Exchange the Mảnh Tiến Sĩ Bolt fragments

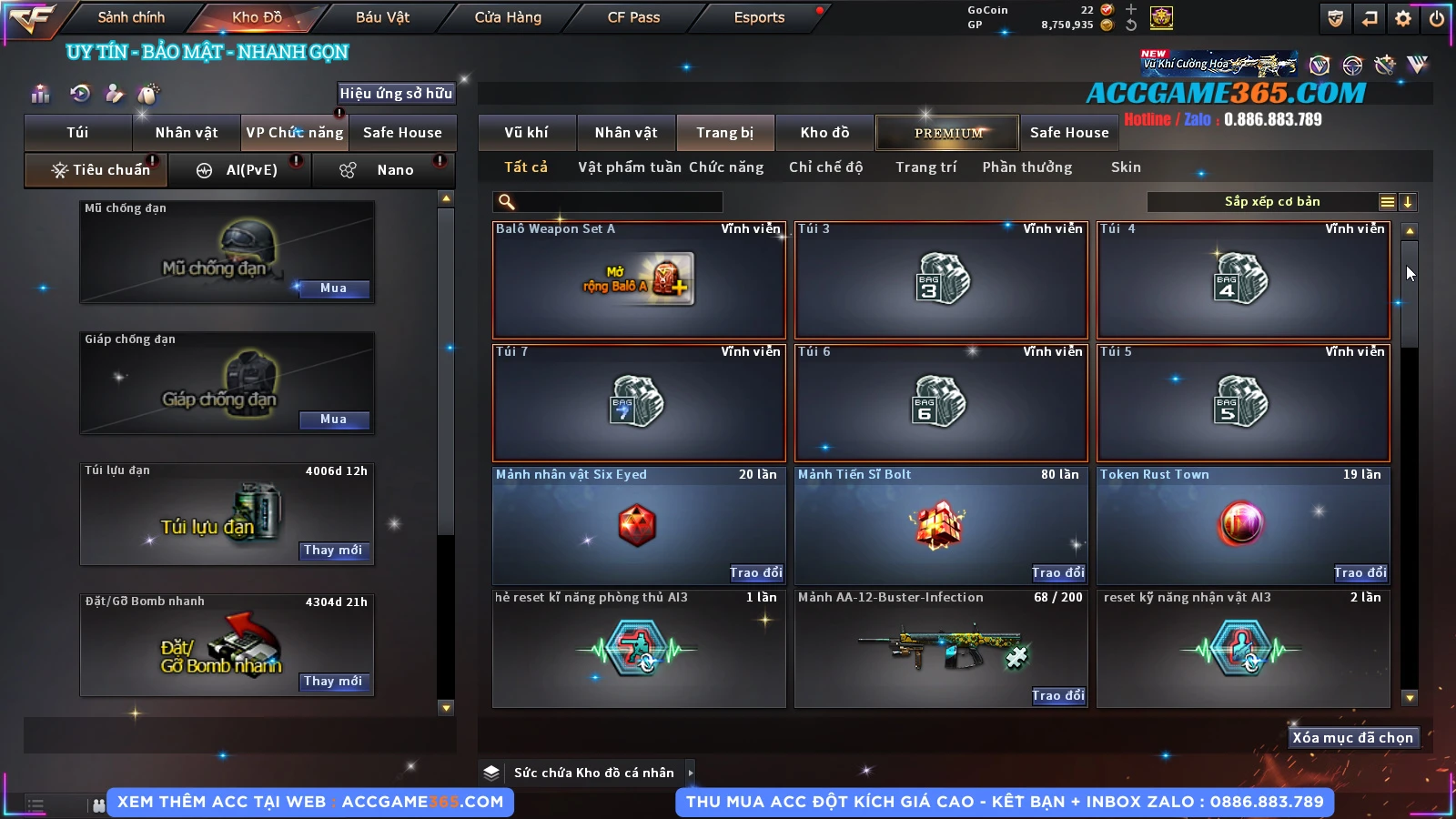click(x=1058, y=572)
